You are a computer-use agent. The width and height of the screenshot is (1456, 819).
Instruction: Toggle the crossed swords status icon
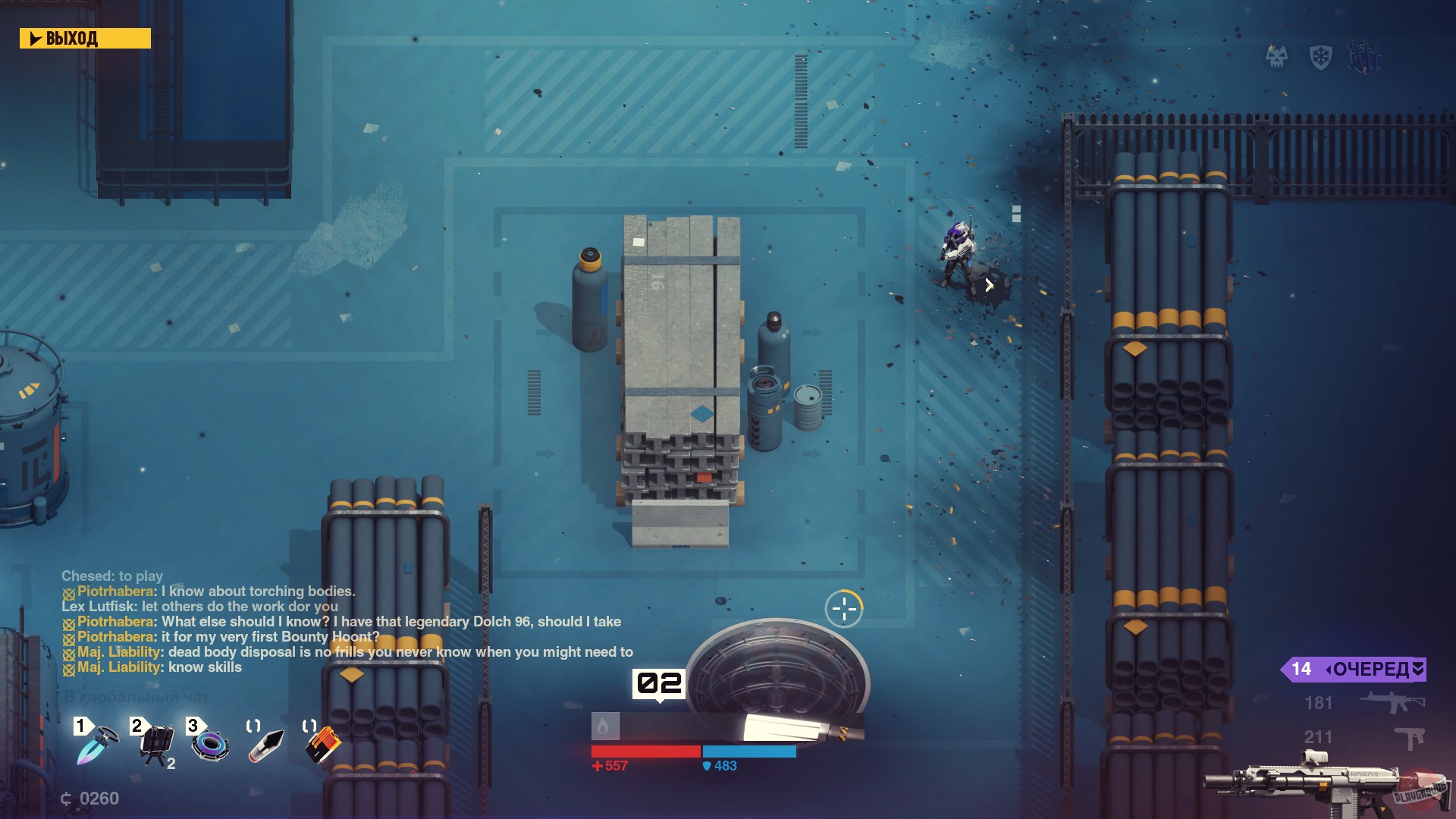click(1365, 56)
